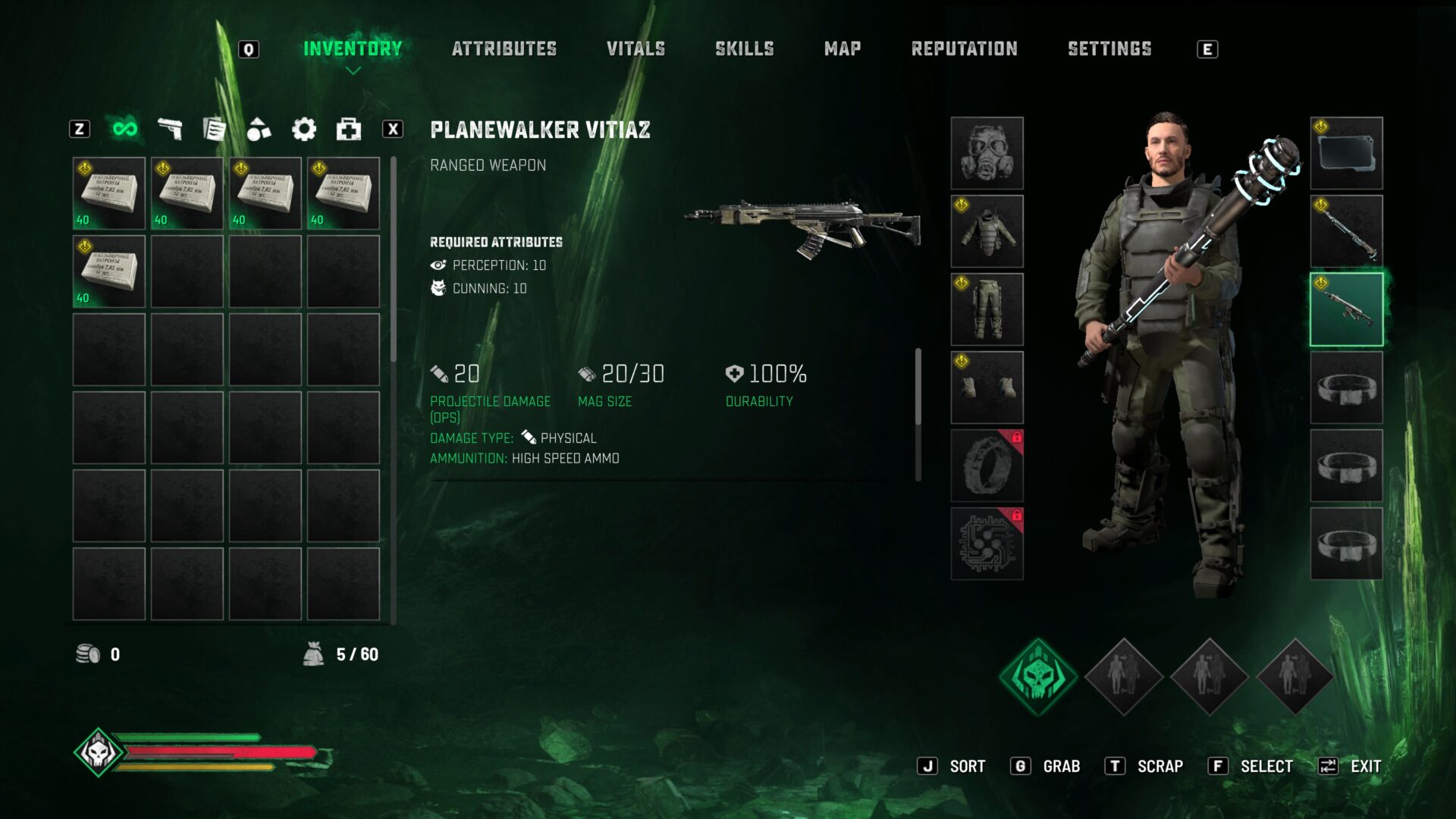Viewport: 1456px width, 819px height.
Task: Show all items with infinity filter
Action: coord(125,129)
